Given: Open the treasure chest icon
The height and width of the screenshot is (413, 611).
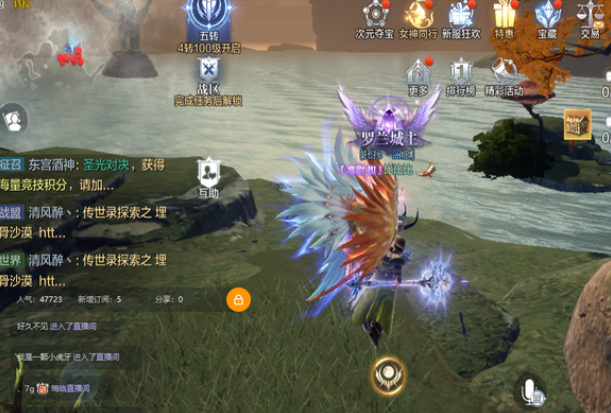Looking at the screenshot, I should coord(577,123).
